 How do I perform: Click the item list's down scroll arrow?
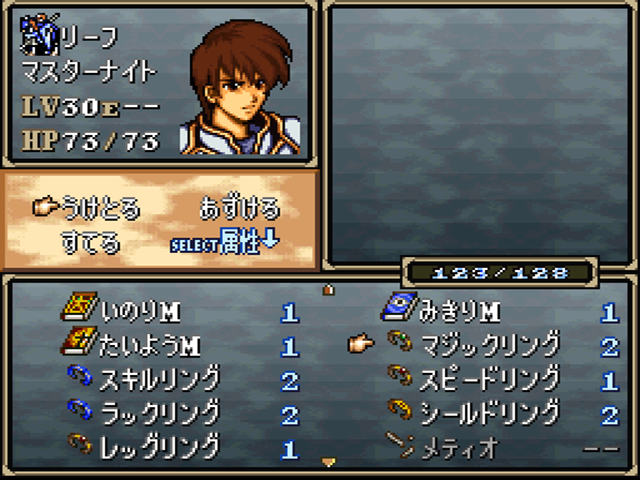click(327, 462)
